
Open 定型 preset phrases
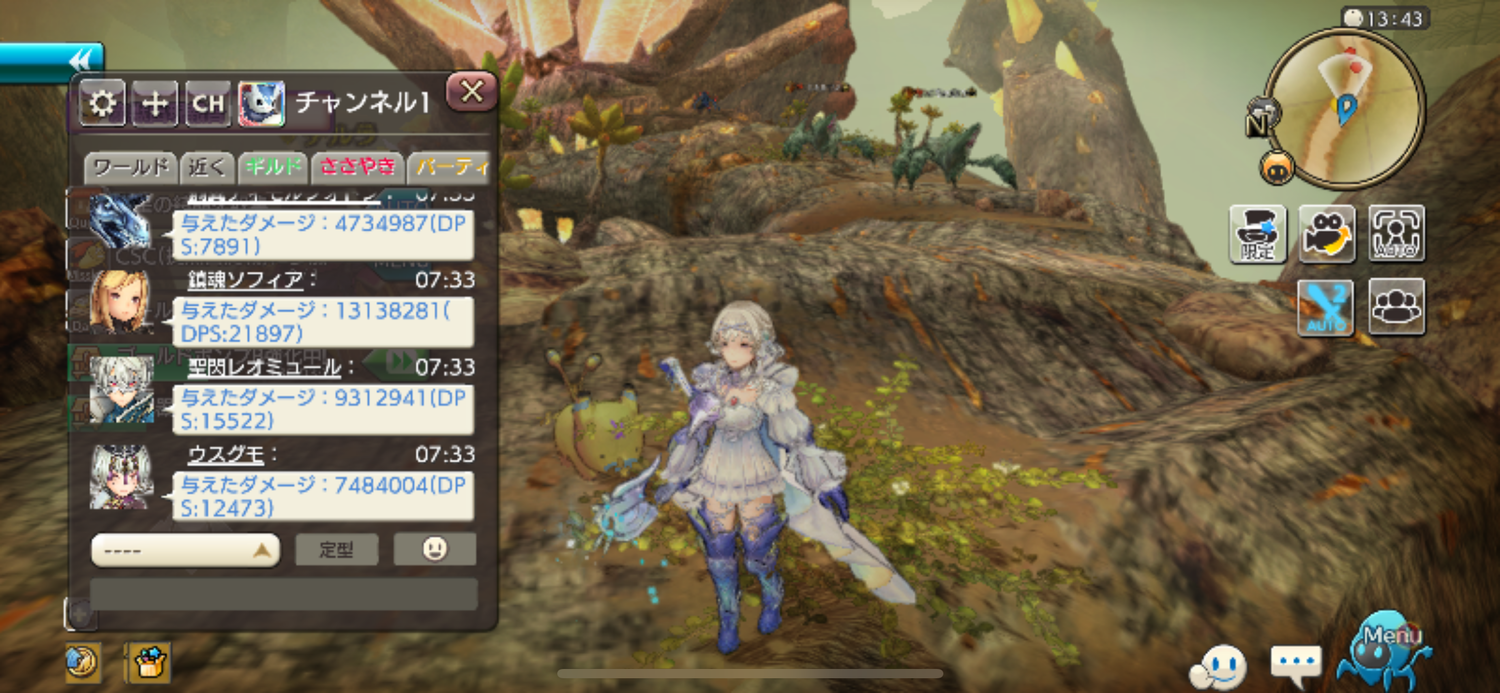click(x=336, y=550)
